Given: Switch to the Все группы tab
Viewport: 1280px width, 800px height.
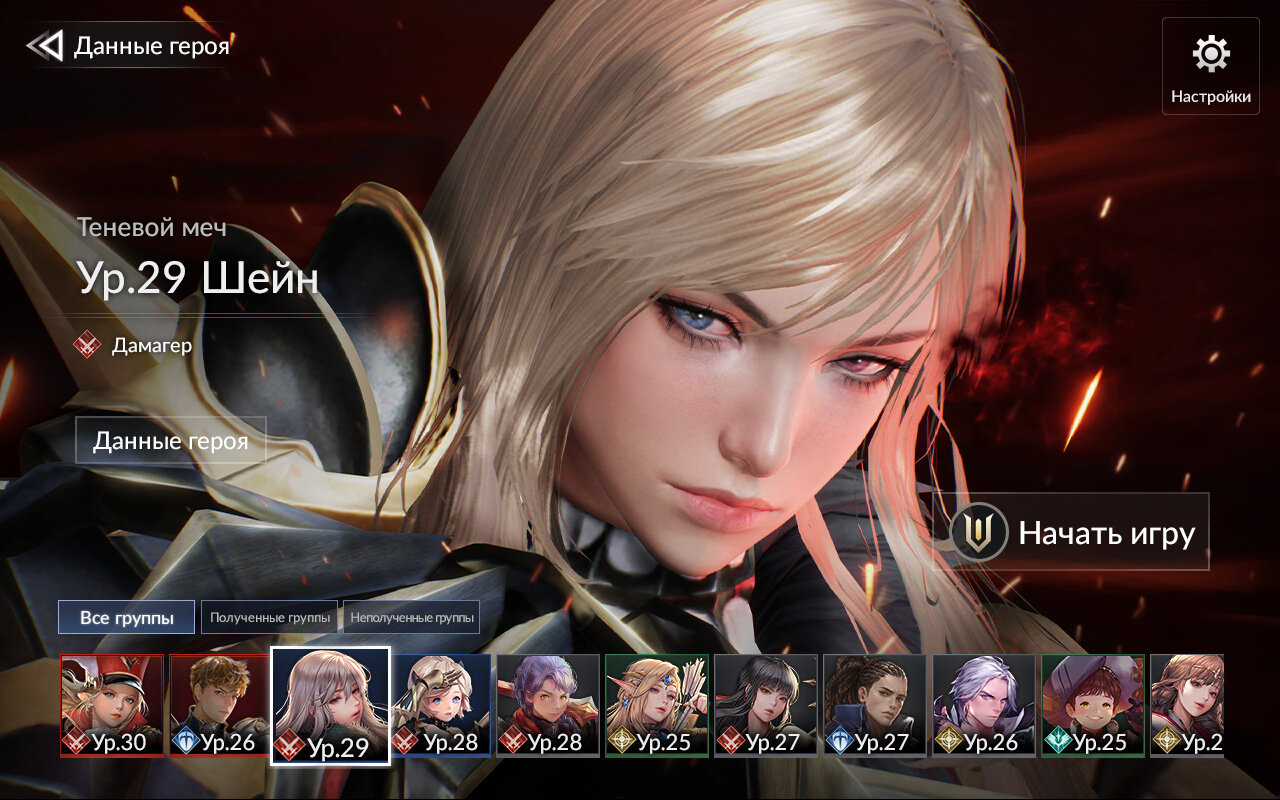Looking at the screenshot, I should point(126,618).
